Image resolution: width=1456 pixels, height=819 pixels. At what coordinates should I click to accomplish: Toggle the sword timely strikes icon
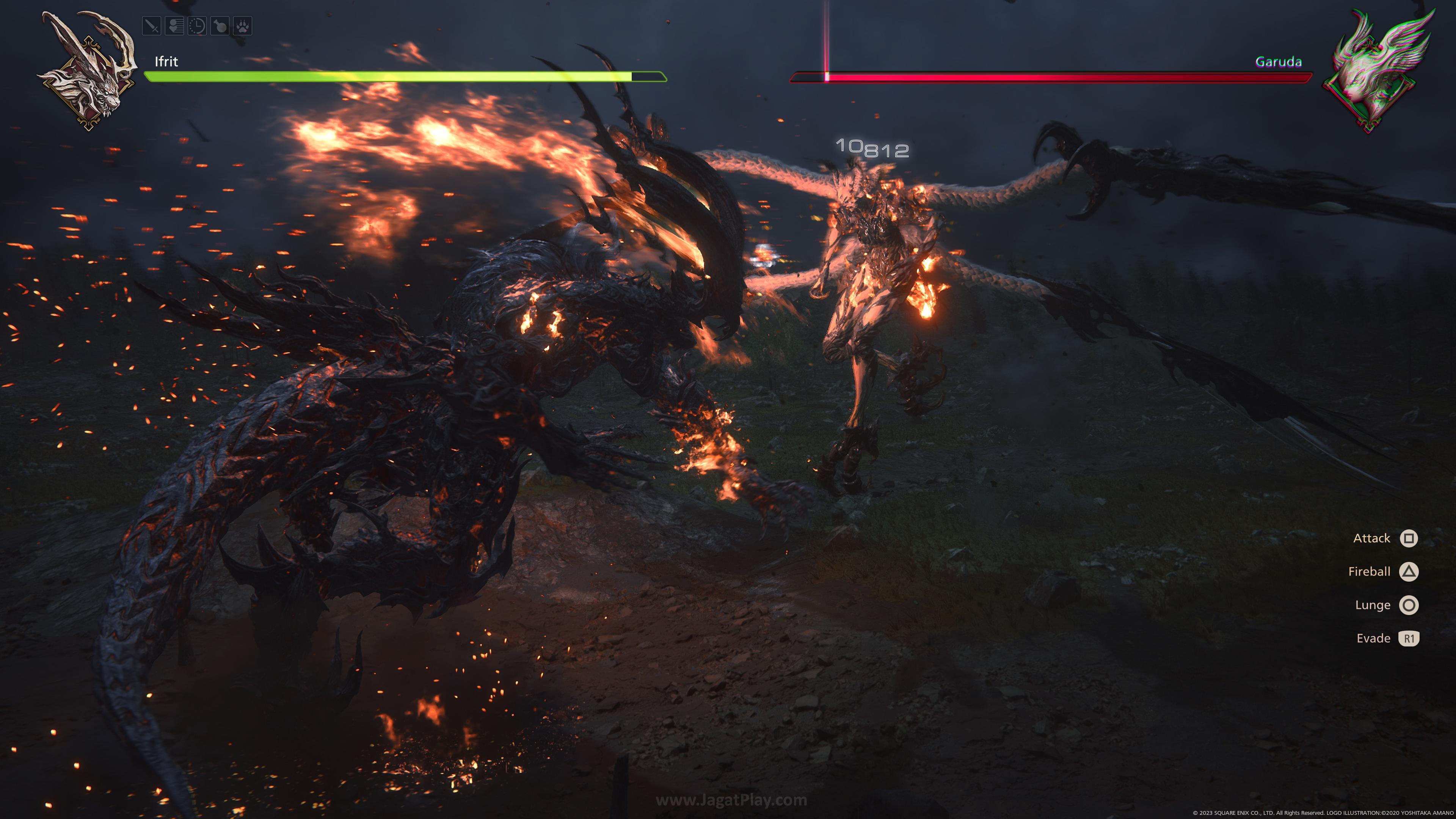152,26
